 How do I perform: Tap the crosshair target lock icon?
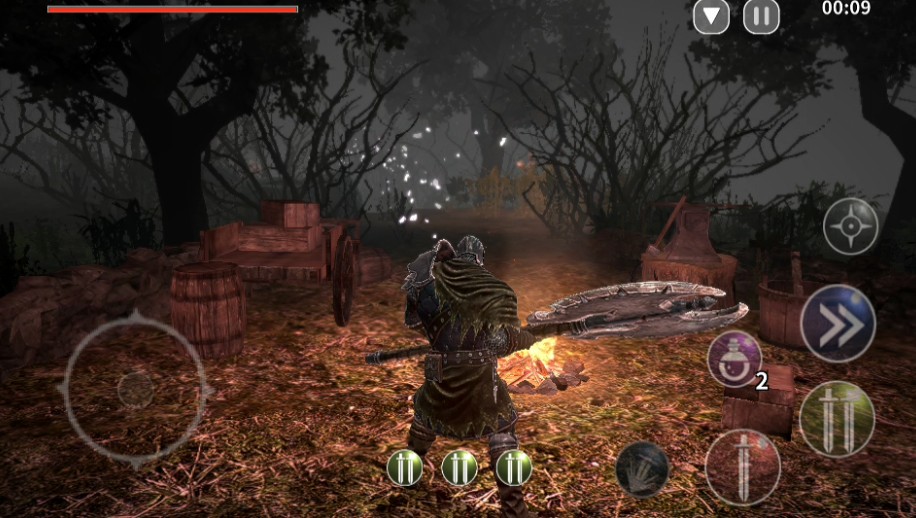tap(850, 227)
